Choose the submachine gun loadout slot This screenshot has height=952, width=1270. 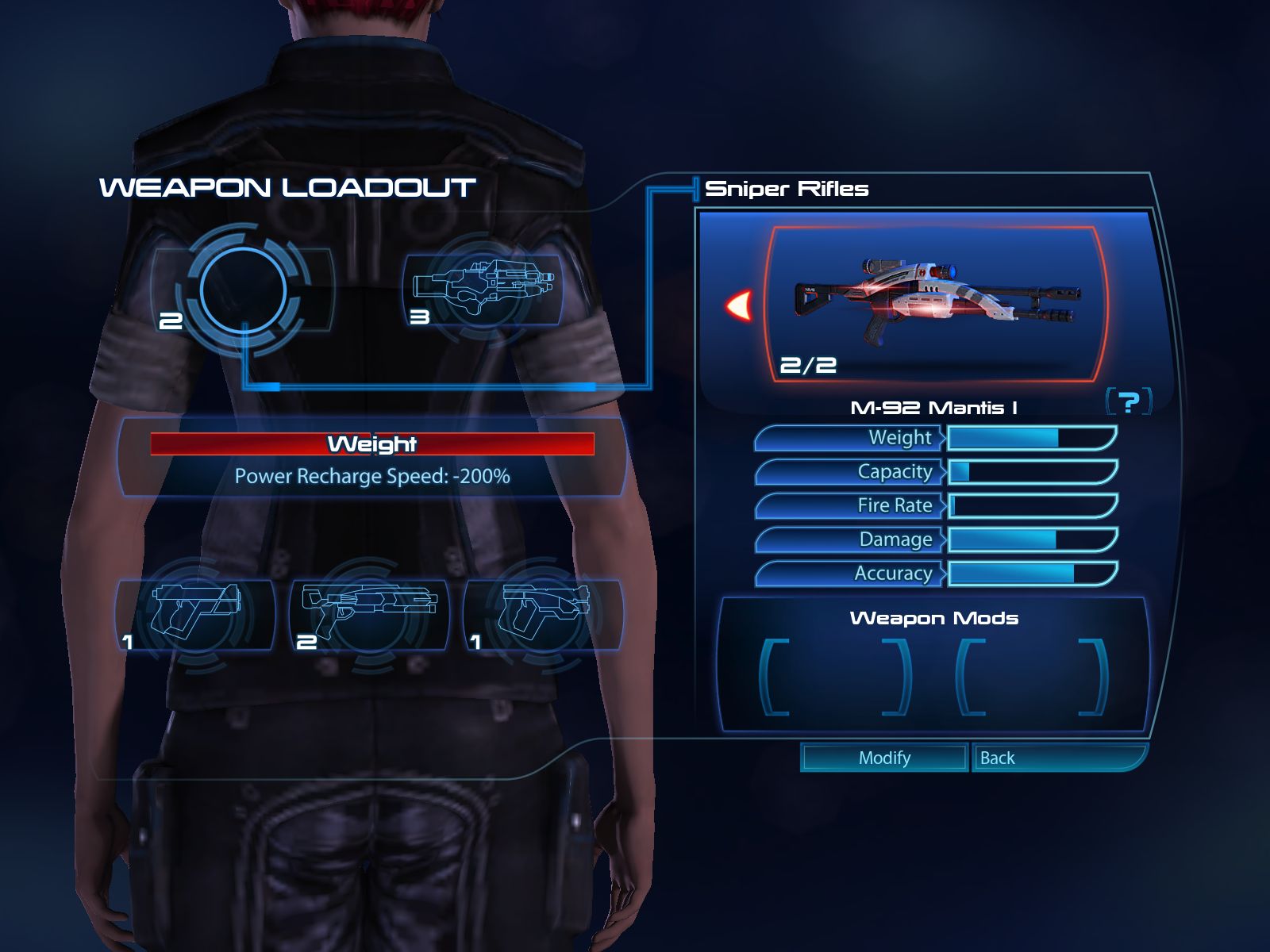(x=545, y=615)
